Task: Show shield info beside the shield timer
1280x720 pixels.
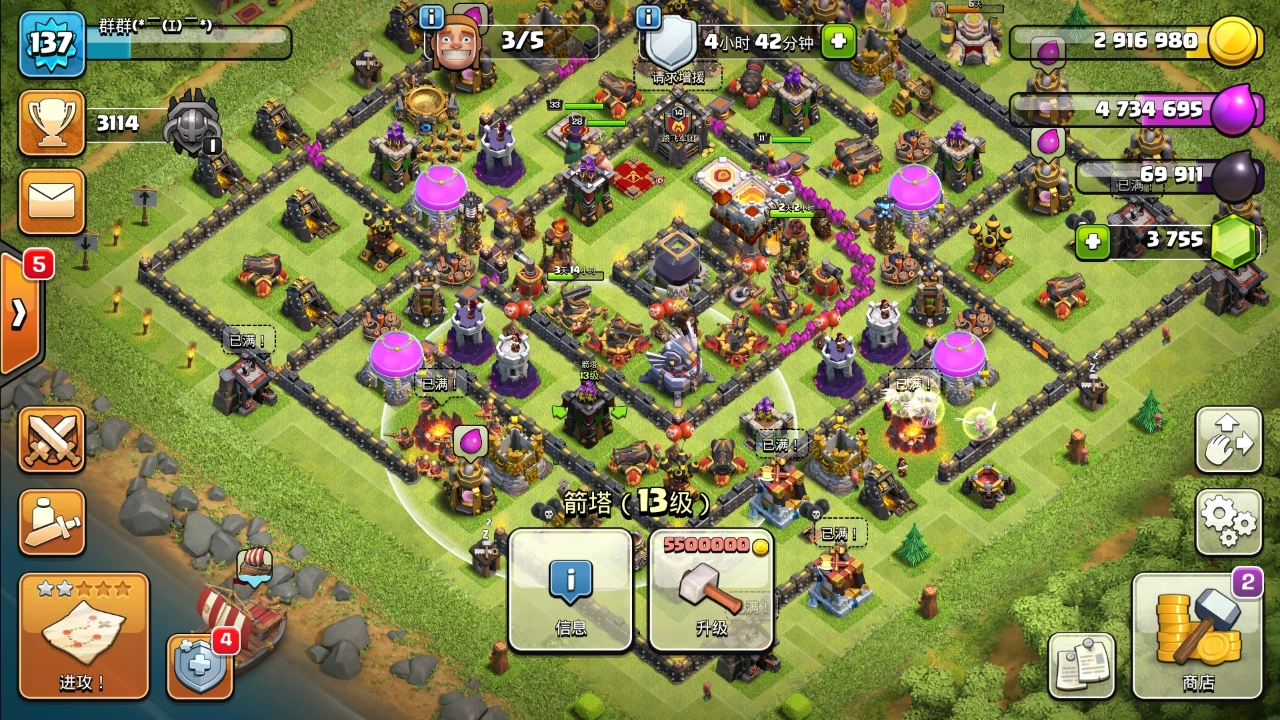Action: (x=648, y=17)
